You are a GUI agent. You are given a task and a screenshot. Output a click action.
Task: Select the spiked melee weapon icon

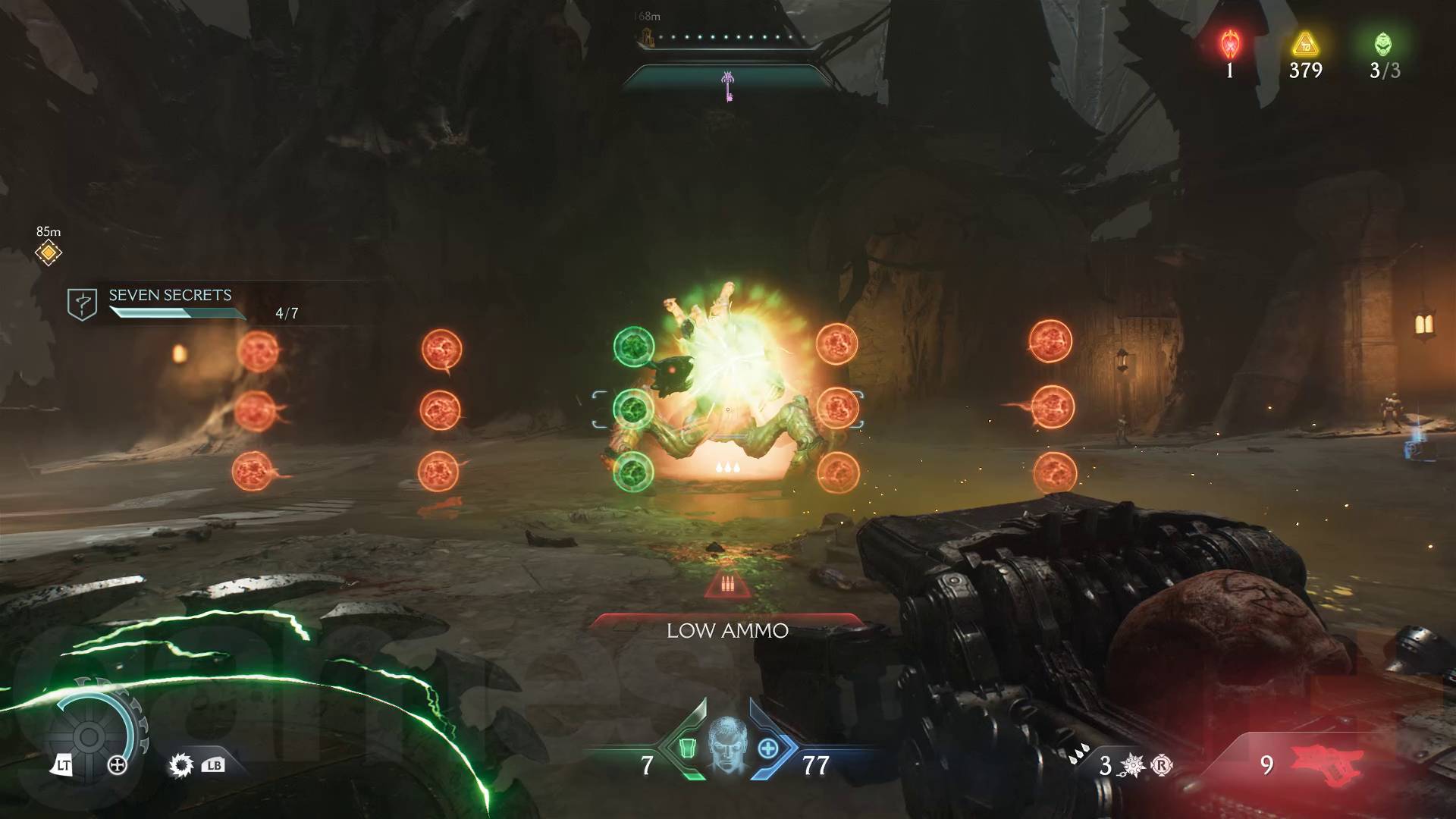(1131, 766)
